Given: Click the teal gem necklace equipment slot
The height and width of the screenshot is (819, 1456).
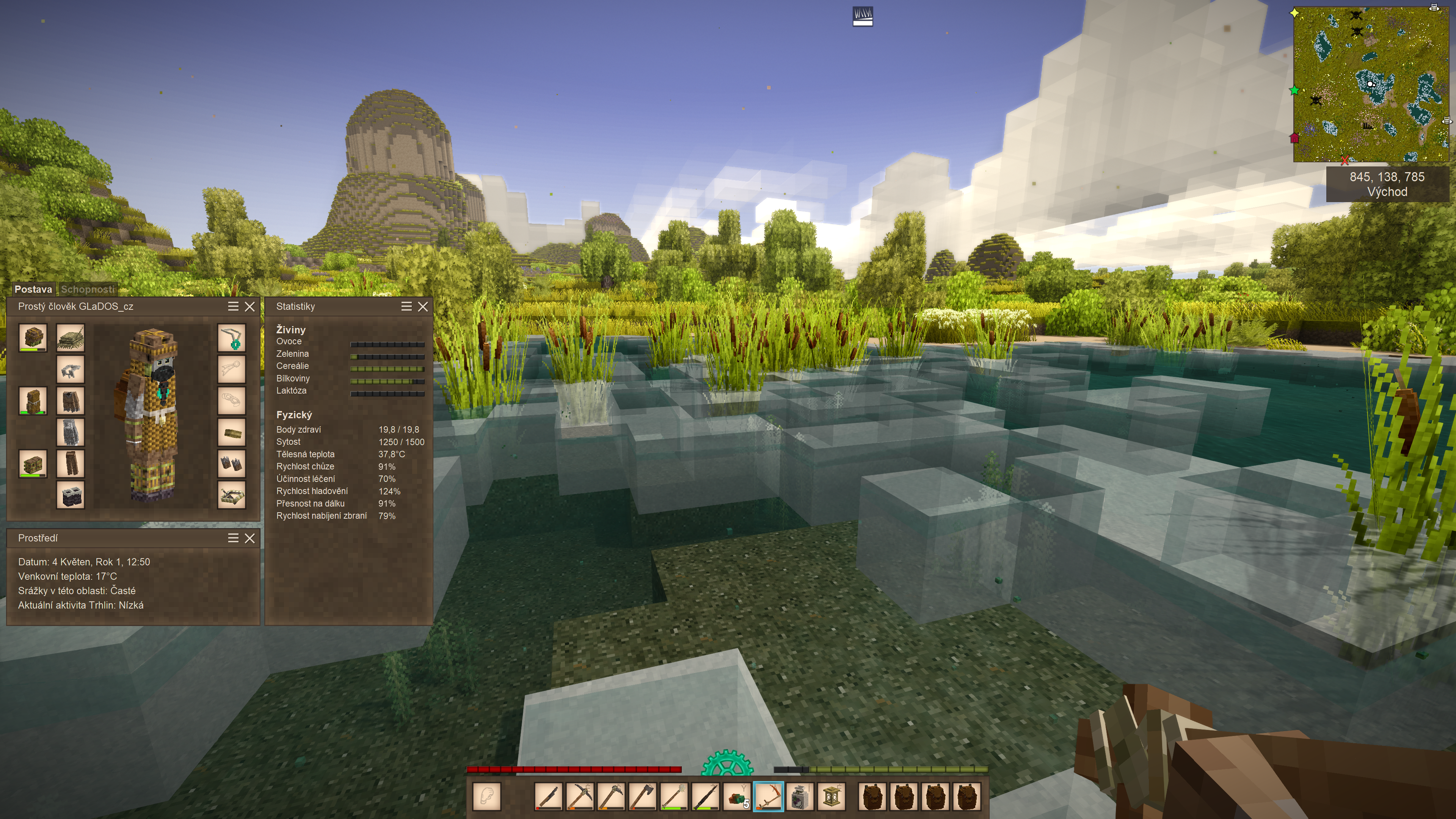Looking at the screenshot, I should click(x=232, y=338).
